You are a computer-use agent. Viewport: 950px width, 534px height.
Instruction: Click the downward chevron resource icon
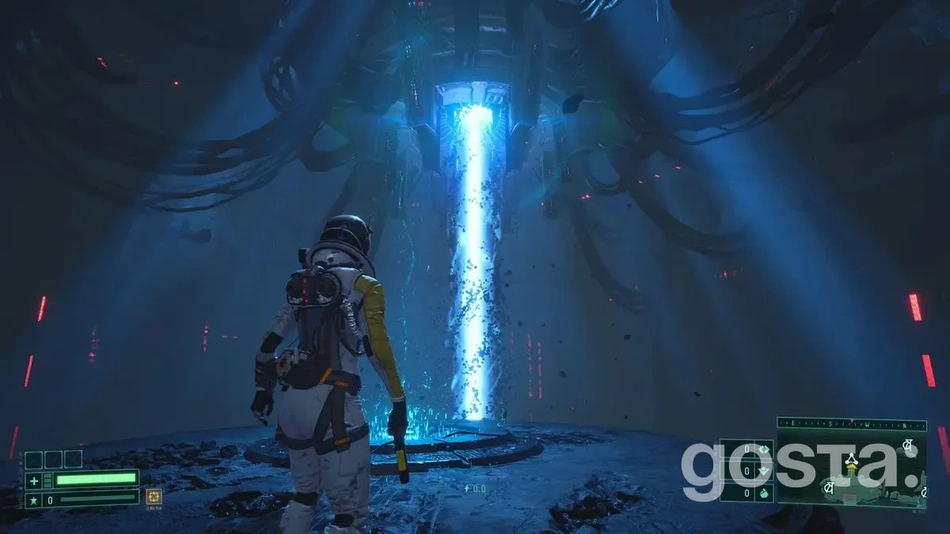[763, 471]
